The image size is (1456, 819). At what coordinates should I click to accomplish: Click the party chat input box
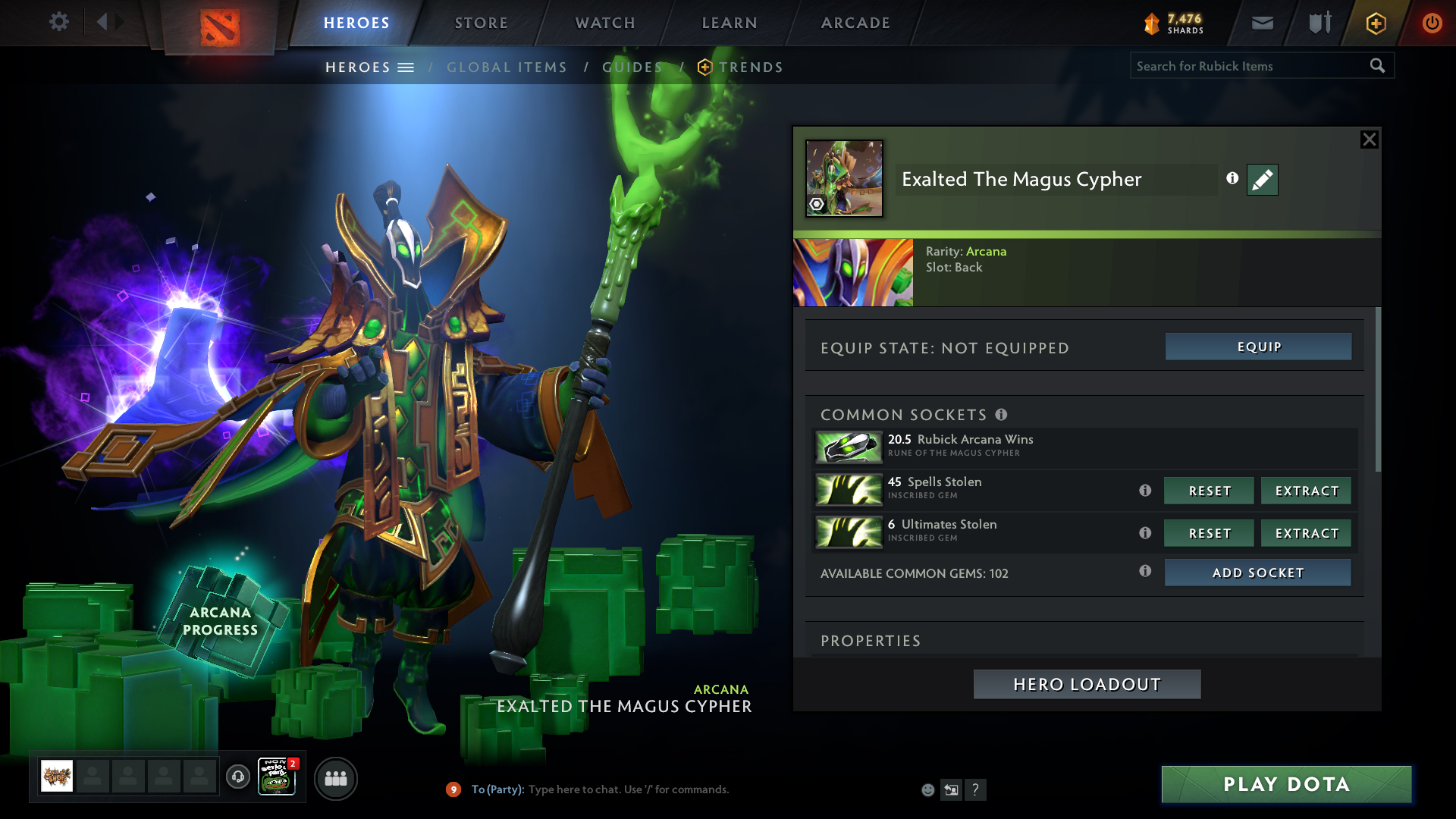628,789
